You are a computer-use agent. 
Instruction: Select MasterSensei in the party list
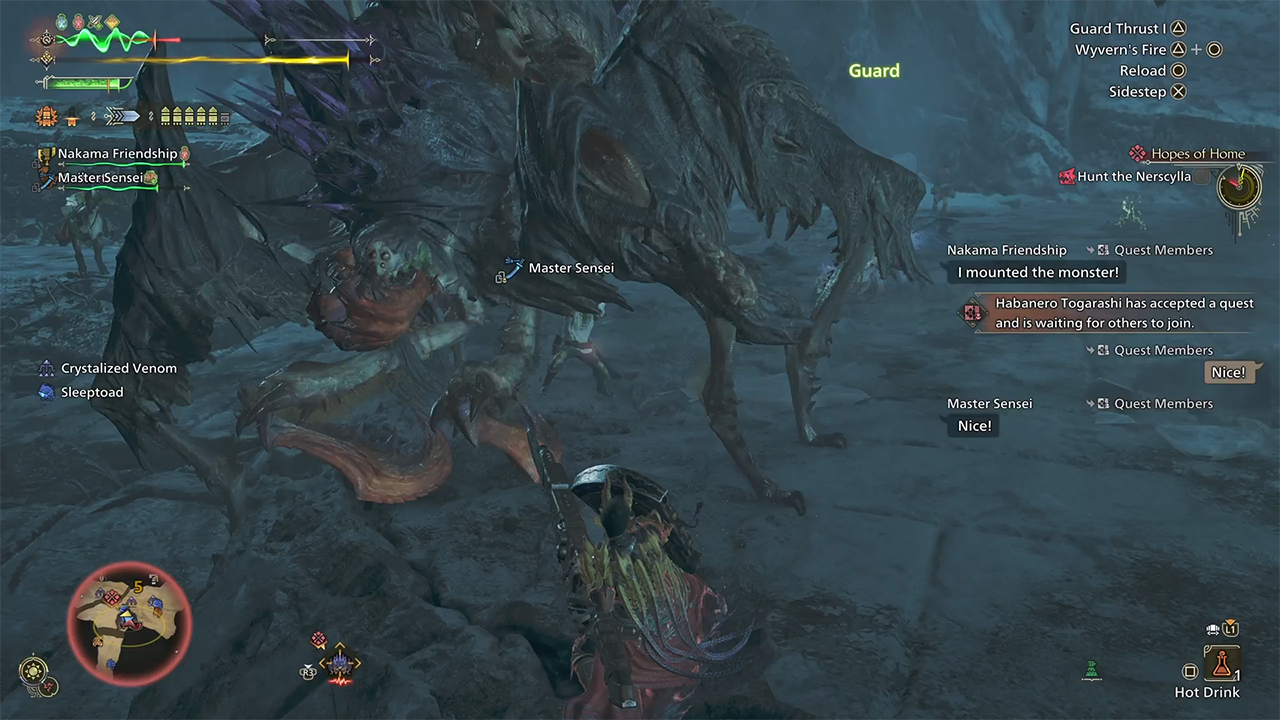[x=100, y=178]
